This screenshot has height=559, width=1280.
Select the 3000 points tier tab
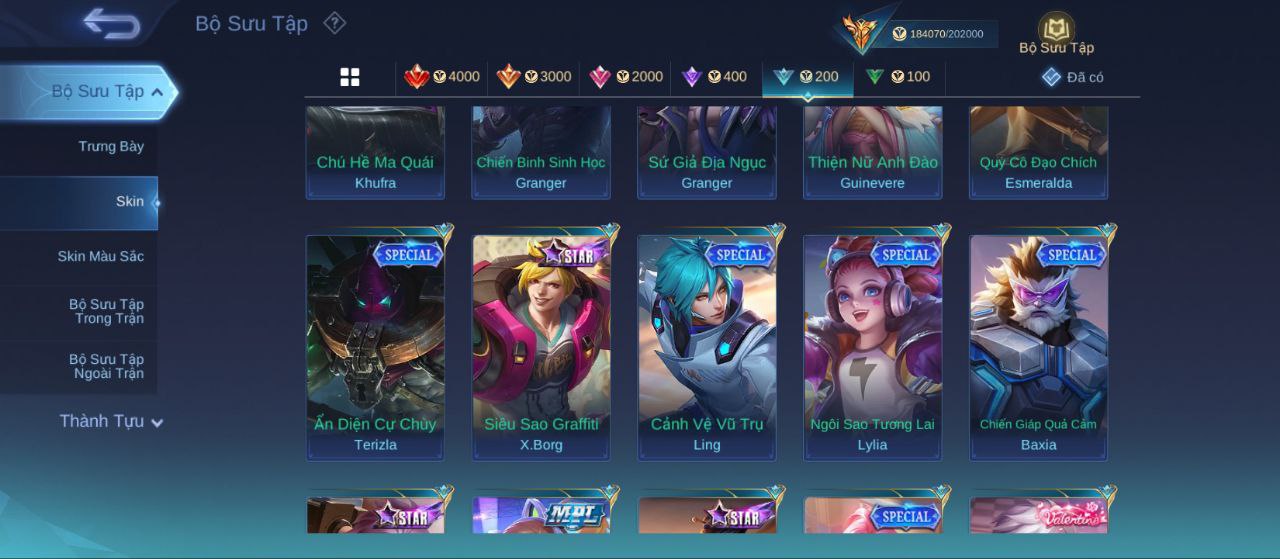pyautogui.click(x=534, y=77)
